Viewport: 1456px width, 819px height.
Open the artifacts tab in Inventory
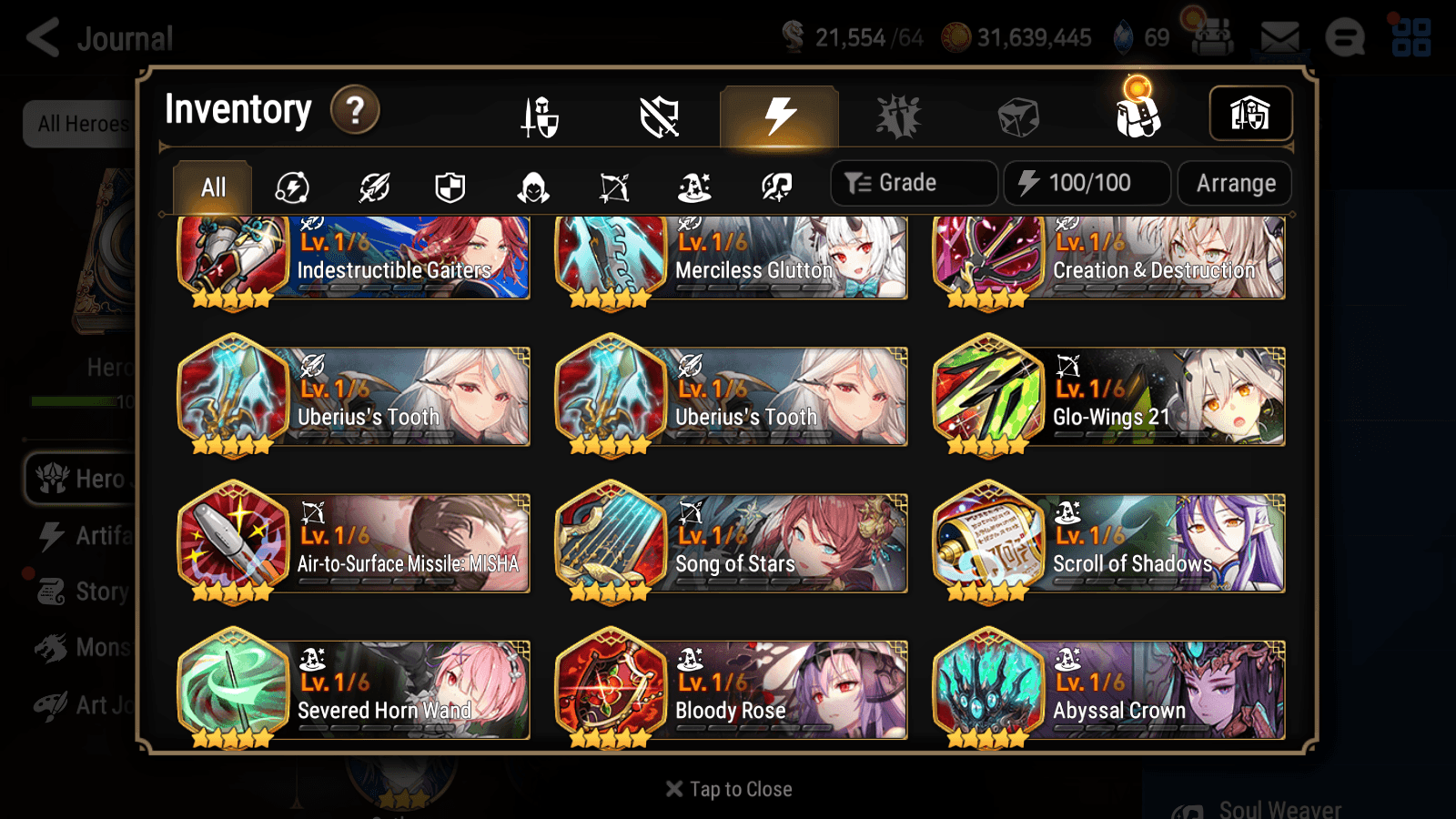[776, 116]
